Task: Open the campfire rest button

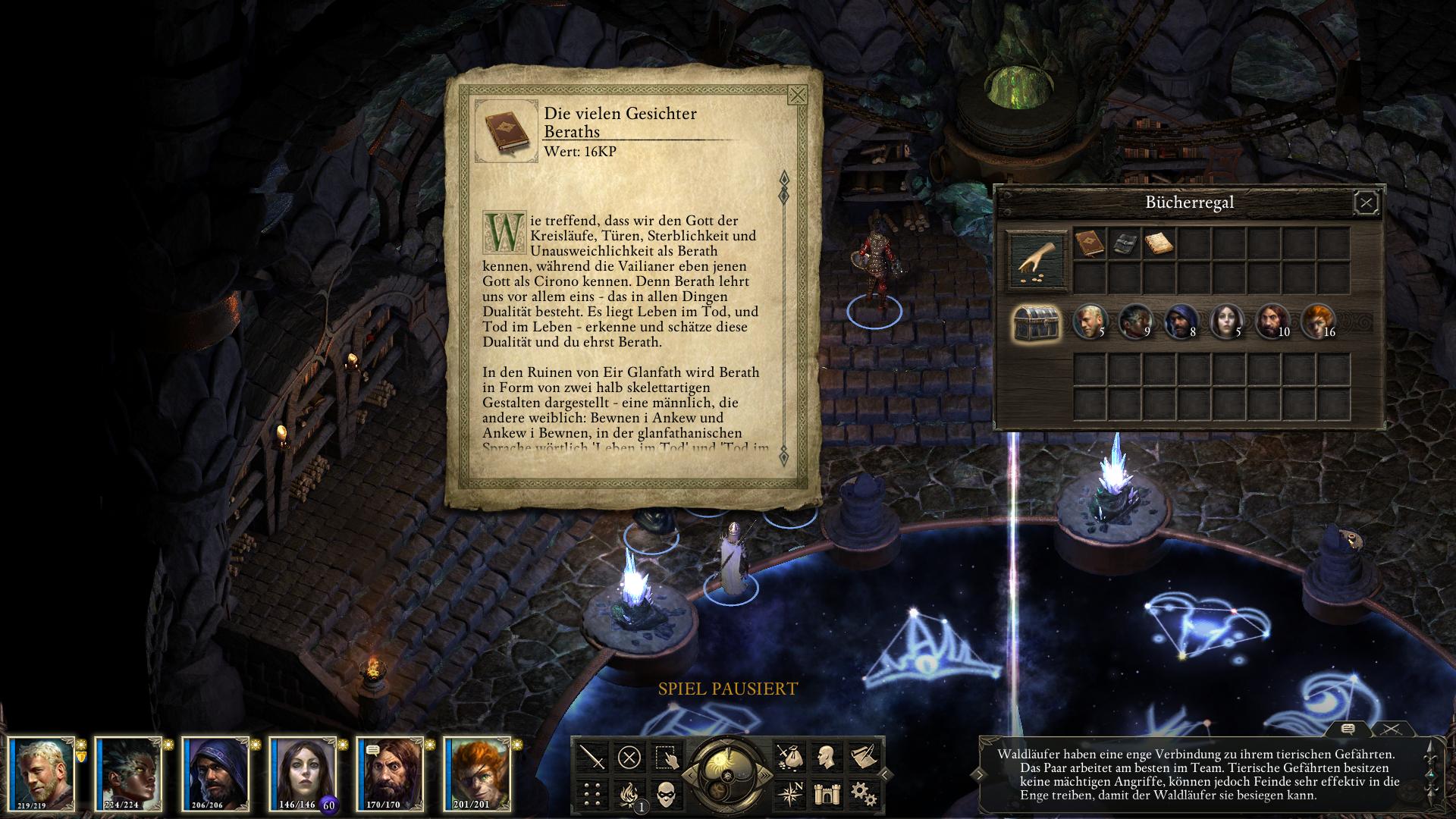Action: 629,793
